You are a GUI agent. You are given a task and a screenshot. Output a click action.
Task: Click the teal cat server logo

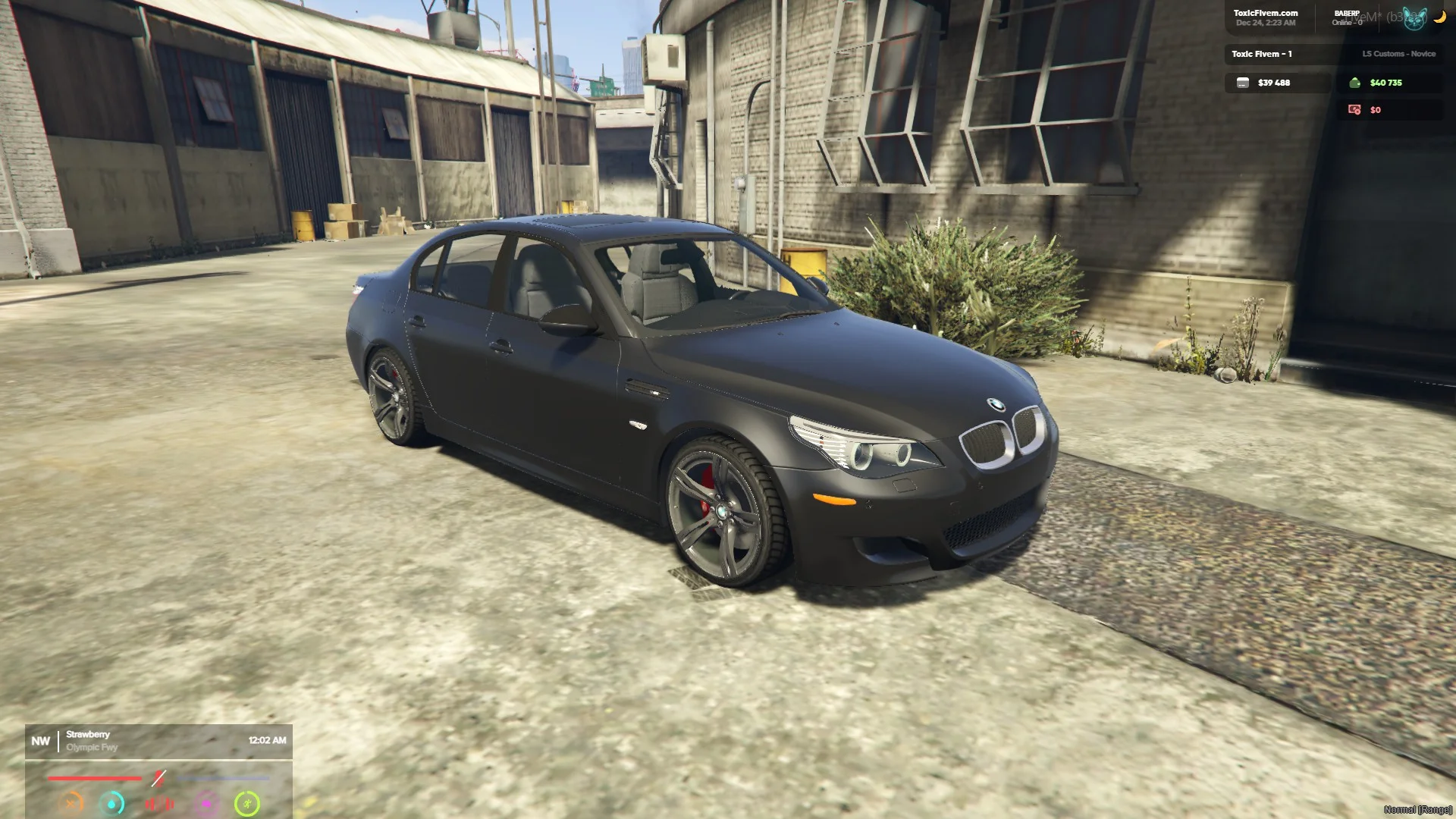pyautogui.click(x=1414, y=18)
